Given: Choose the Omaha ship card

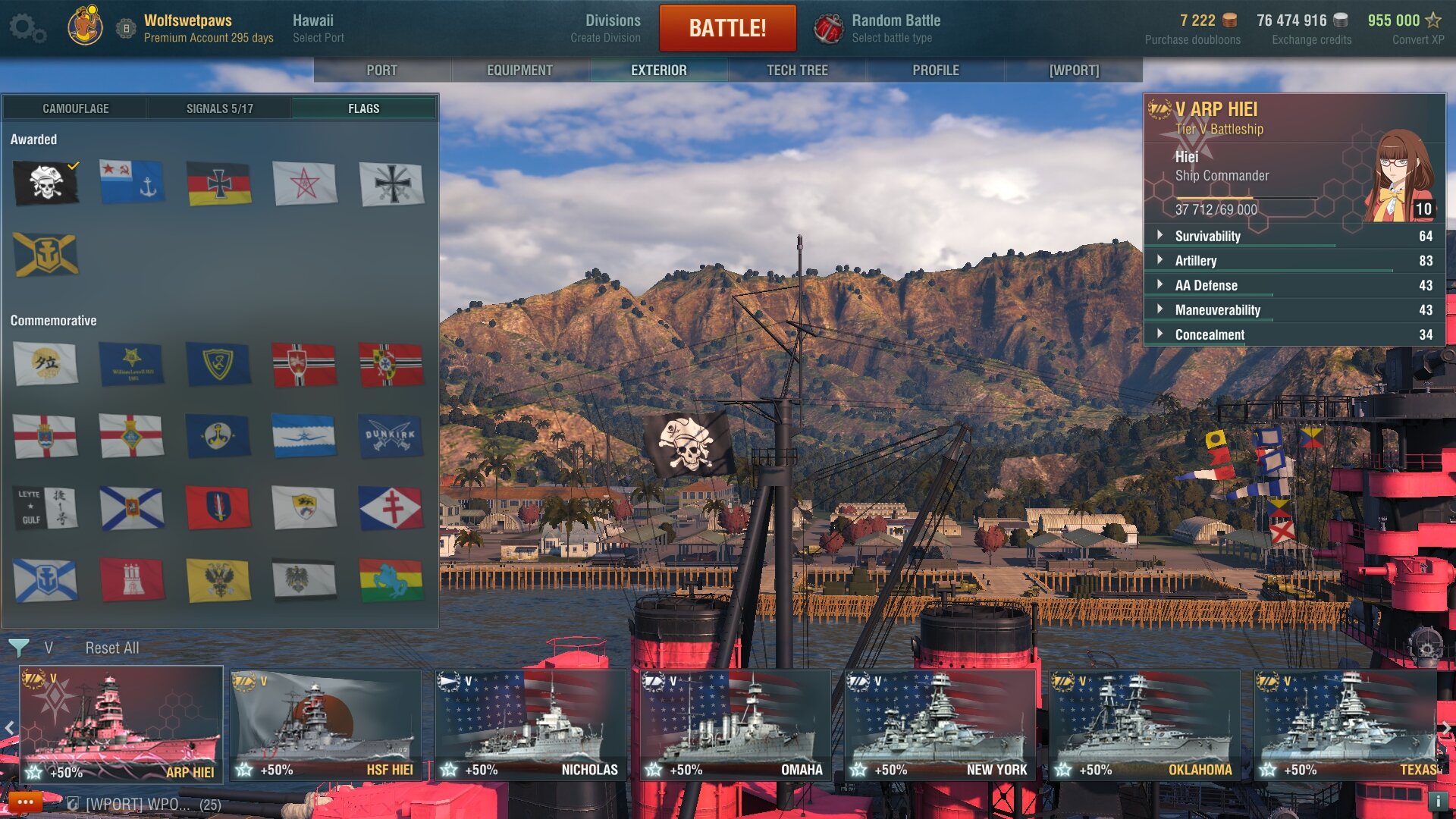Looking at the screenshot, I should pyautogui.click(x=735, y=724).
